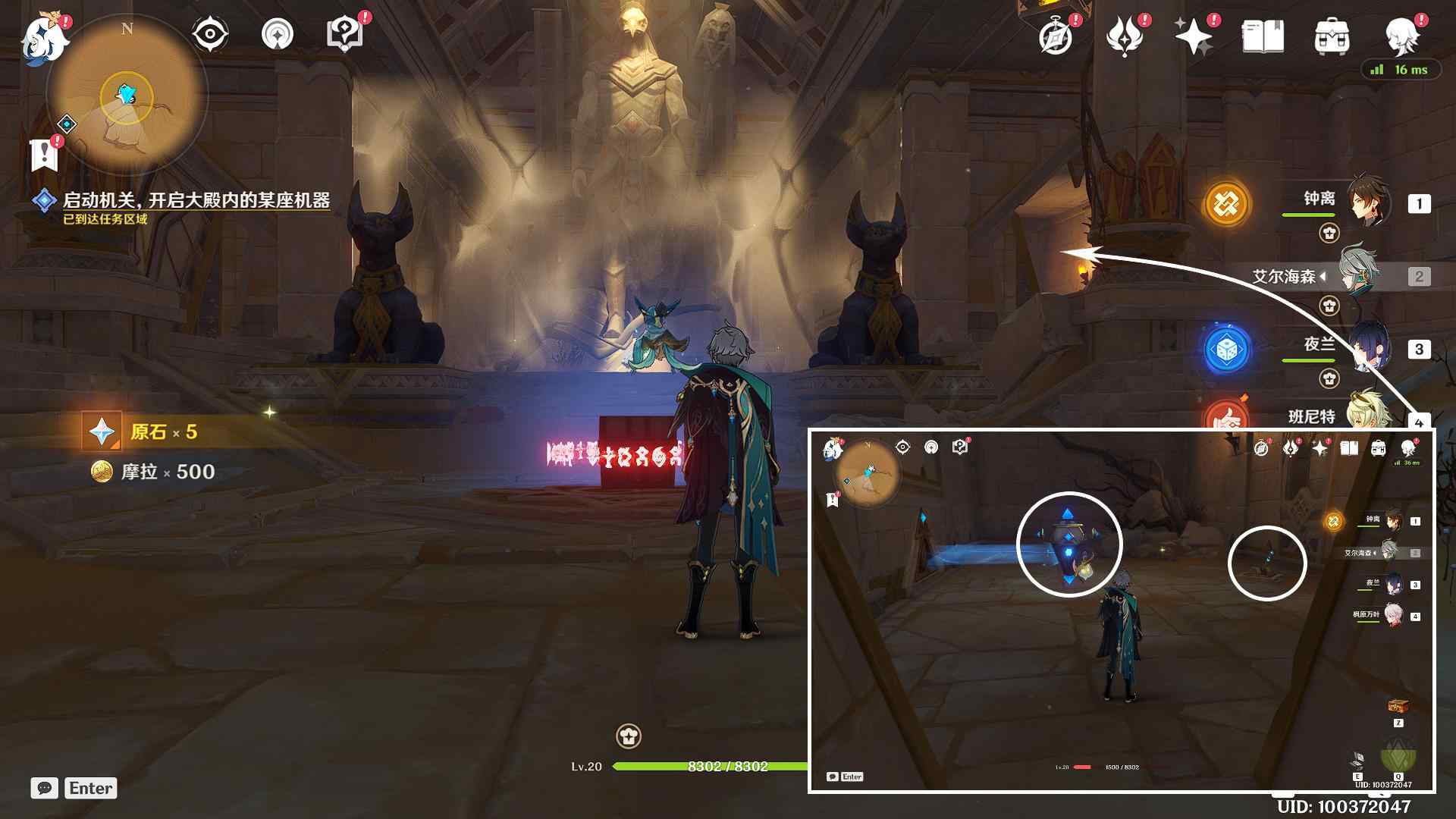Open the tutorial question mark icon
1456x819 pixels.
[x=344, y=34]
